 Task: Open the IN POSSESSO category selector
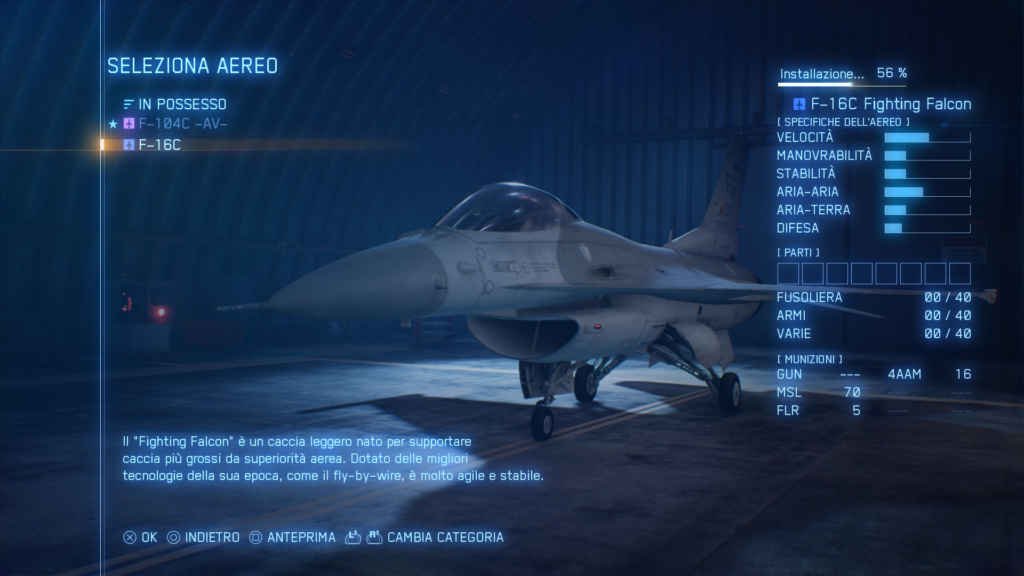175,104
